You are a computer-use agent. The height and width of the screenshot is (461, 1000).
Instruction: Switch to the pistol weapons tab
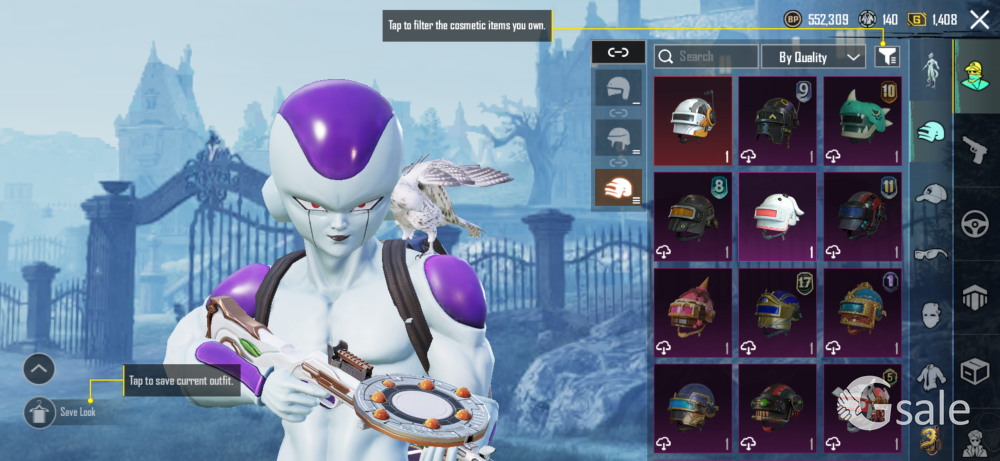pyautogui.click(x=975, y=150)
